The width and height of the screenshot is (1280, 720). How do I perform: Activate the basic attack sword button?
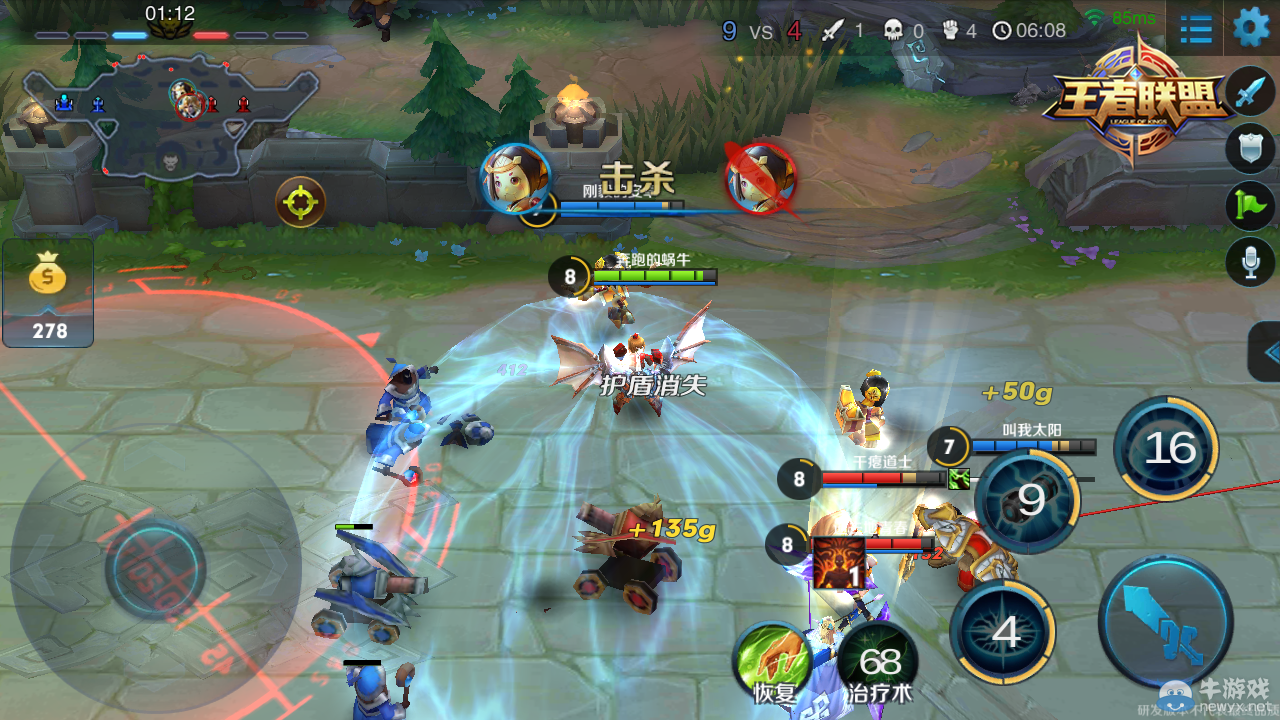(1165, 621)
